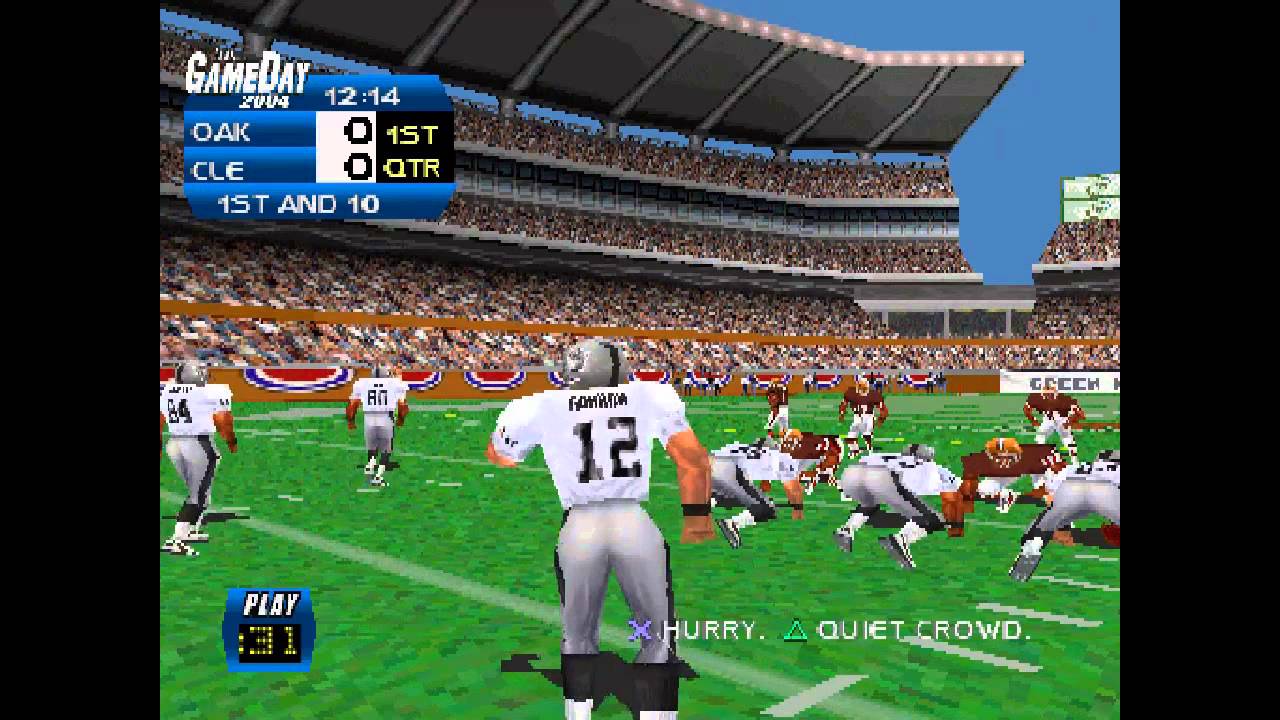The width and height of the screenshot is (1280, 720).
Task: Click the PLAY 31 indicator icon
Action: pos(269,623)
